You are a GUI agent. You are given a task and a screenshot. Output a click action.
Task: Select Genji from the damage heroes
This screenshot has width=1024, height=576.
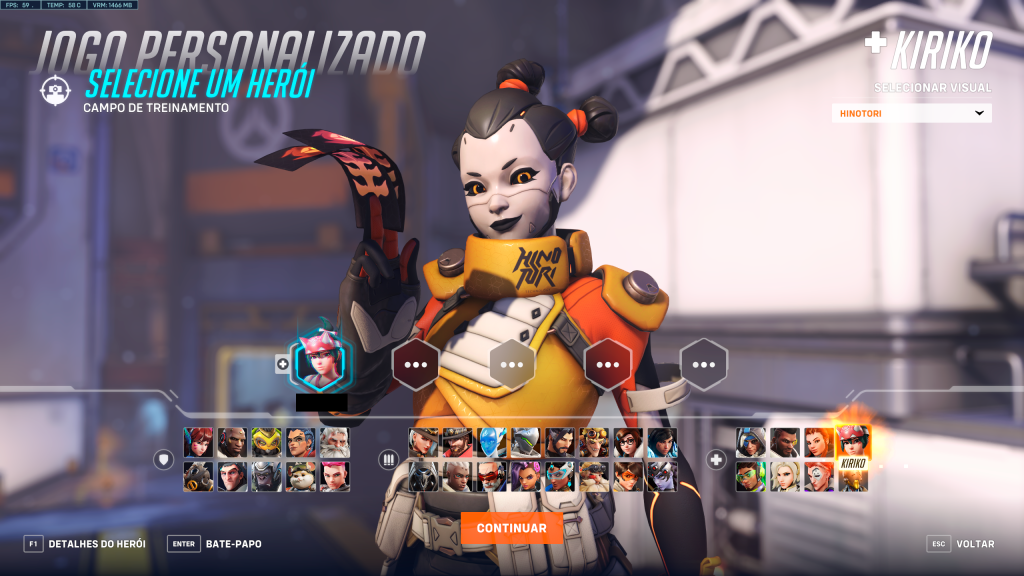point(525,442)
